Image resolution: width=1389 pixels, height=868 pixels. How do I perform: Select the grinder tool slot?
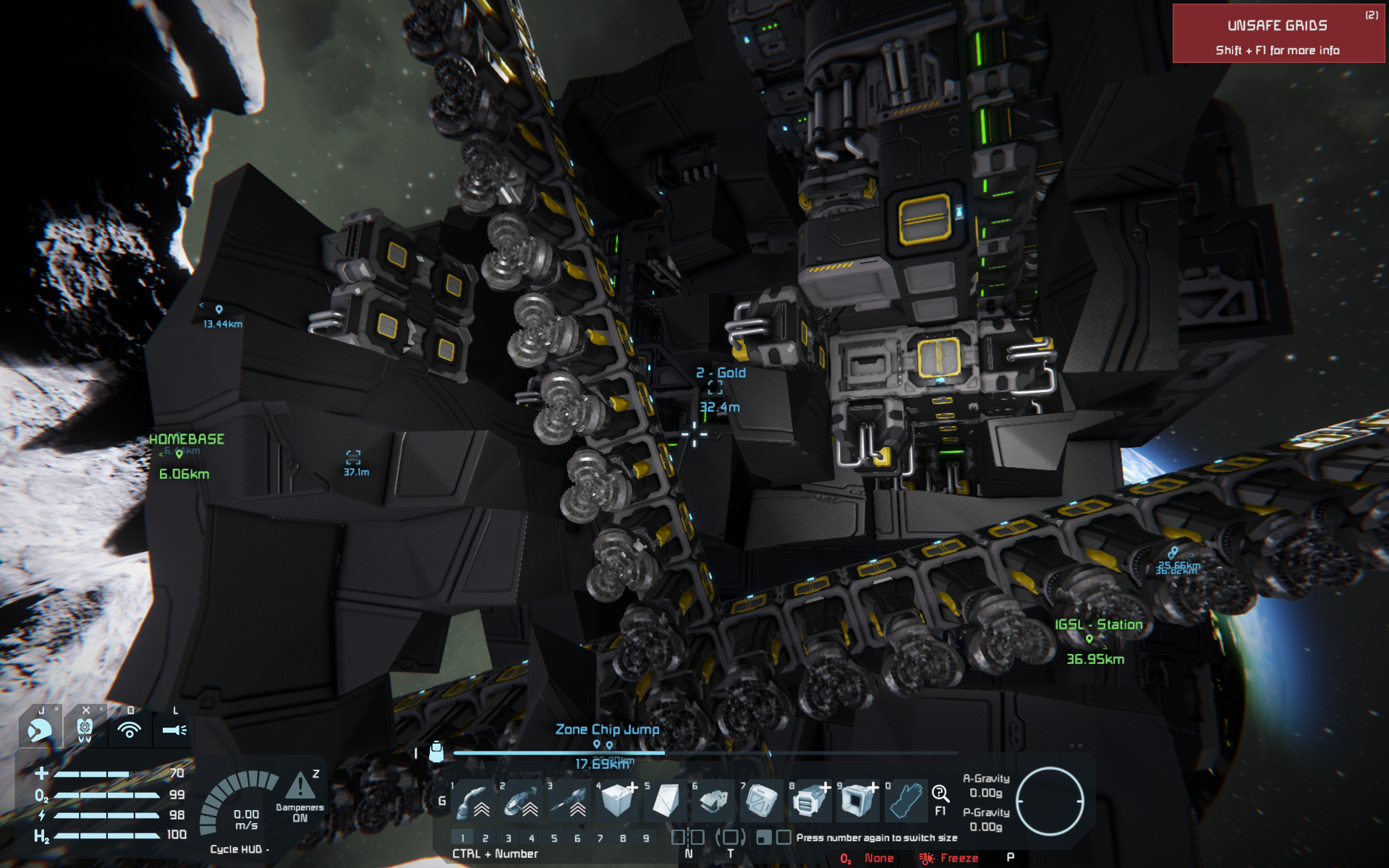pyautogui.click(x=522, y=801)
